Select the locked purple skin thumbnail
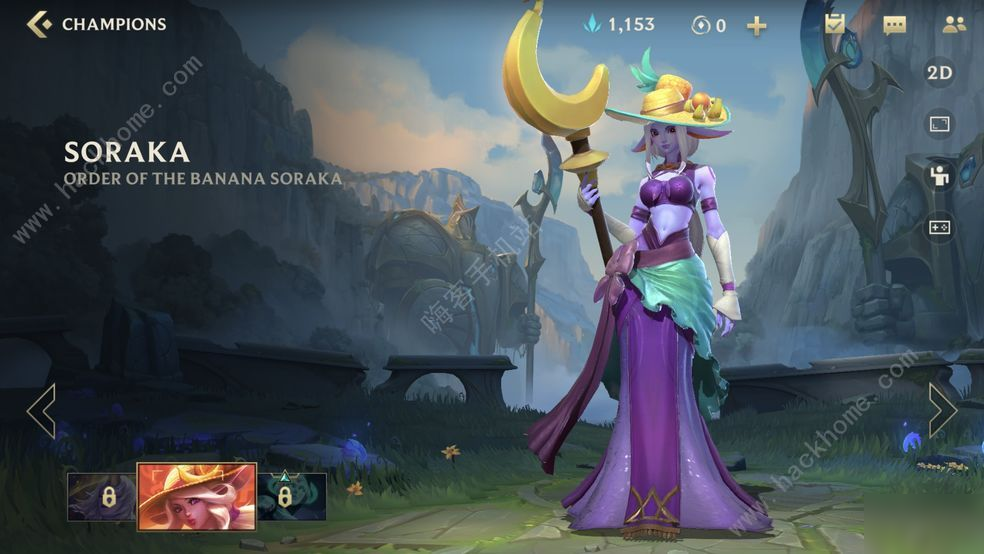984x554 pixels. (x=101, y=497)
